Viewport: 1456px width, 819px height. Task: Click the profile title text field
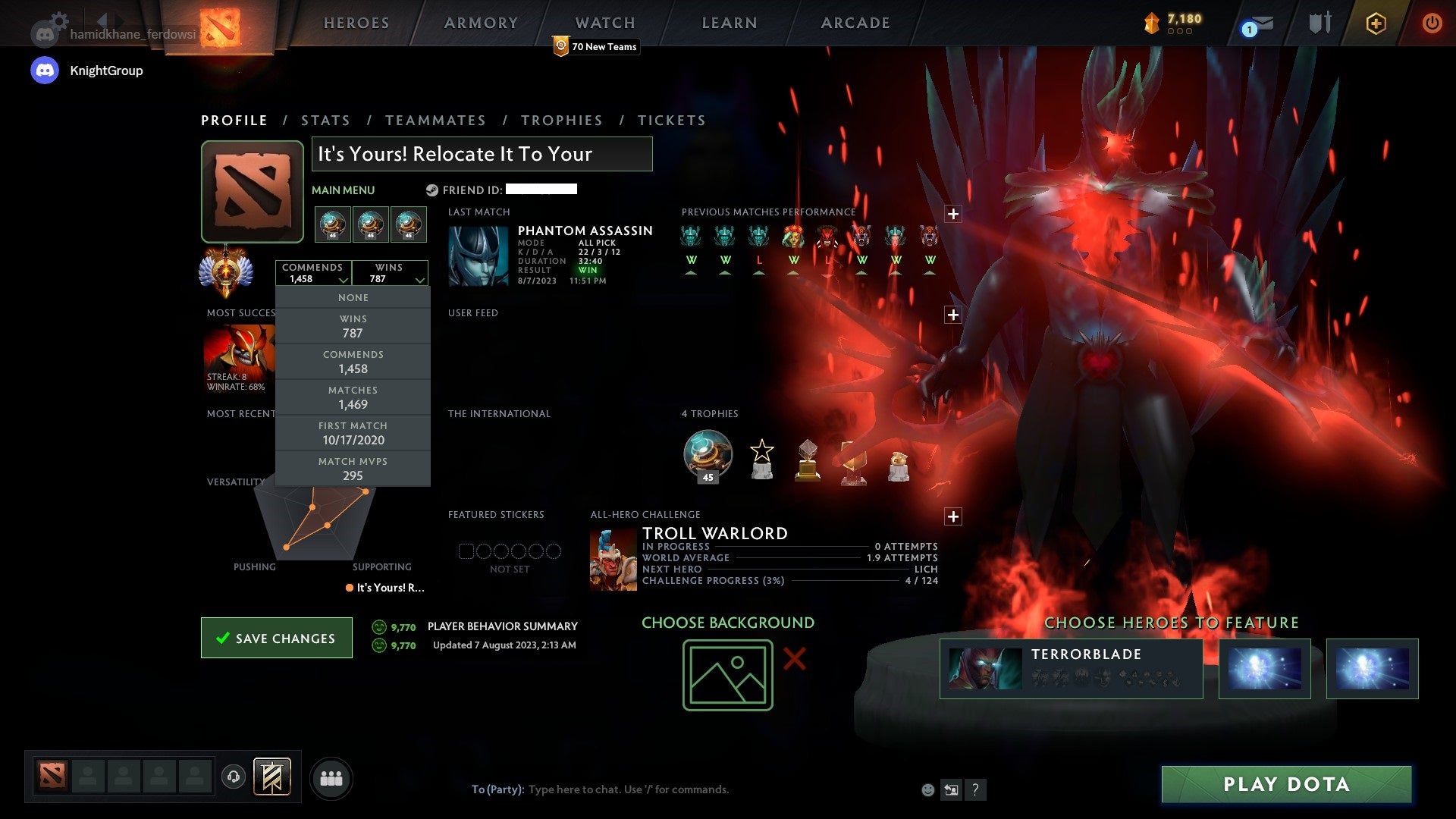click(x=481, y=154)
